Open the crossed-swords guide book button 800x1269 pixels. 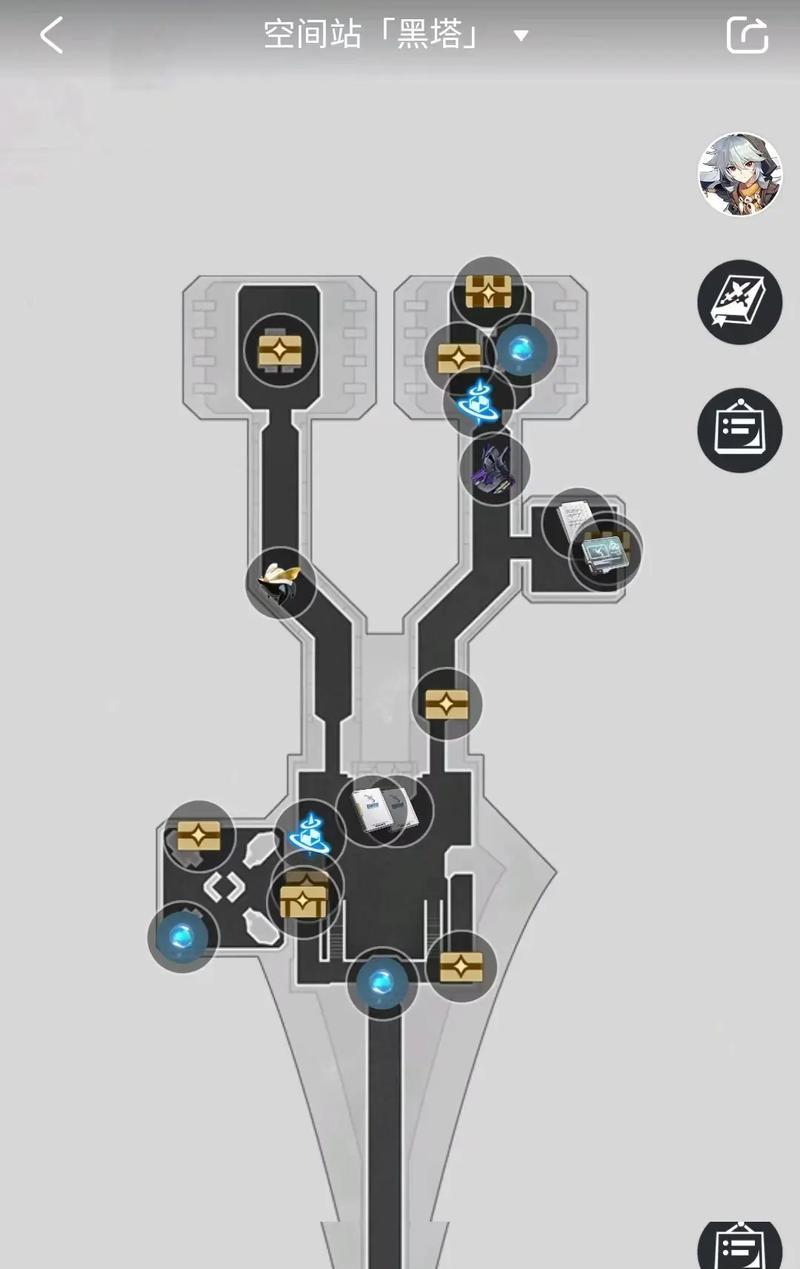pyautogui.click(x=739, y=302)
